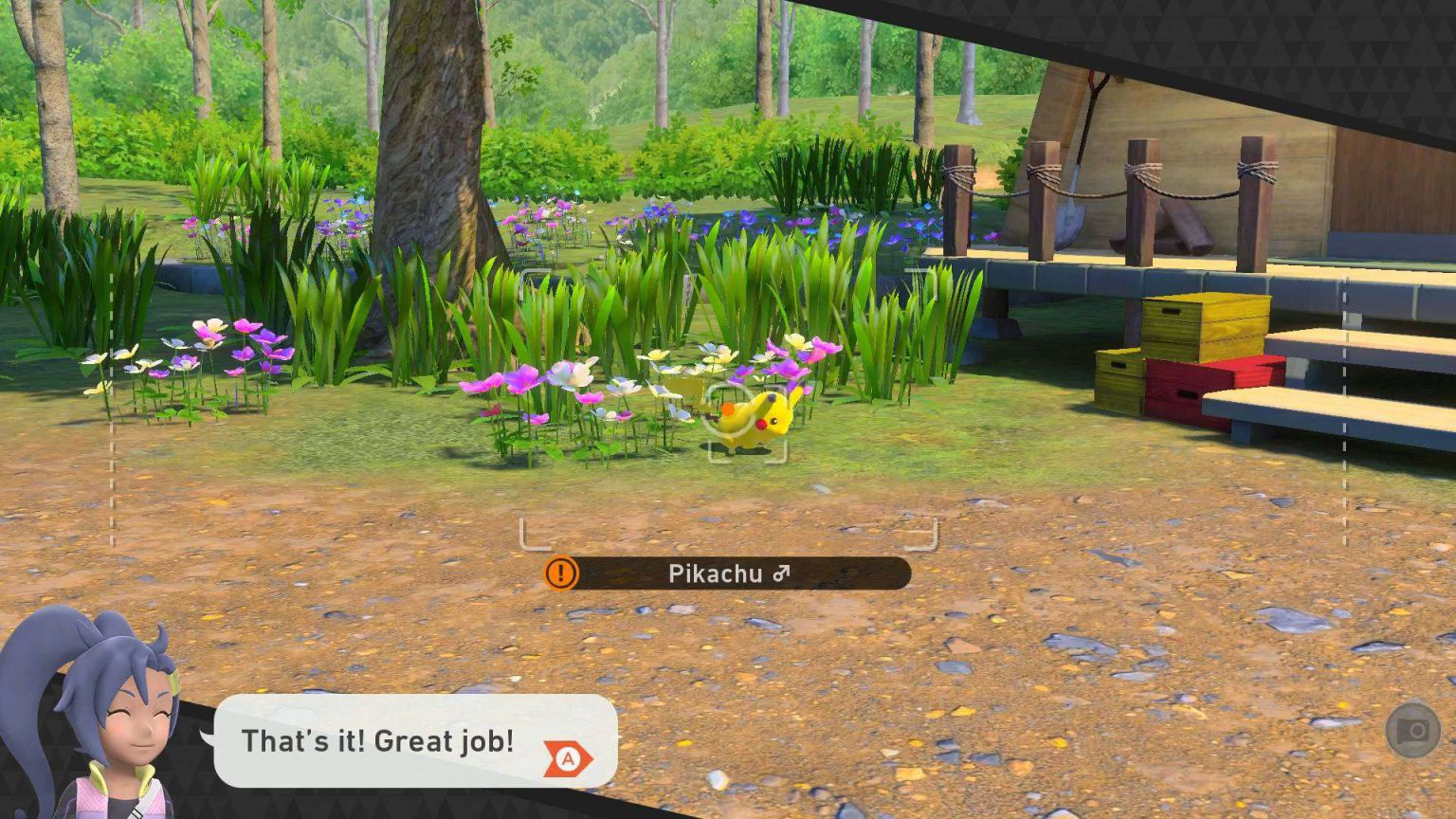Select Pikachu standing among the flowers

(754, 417)
